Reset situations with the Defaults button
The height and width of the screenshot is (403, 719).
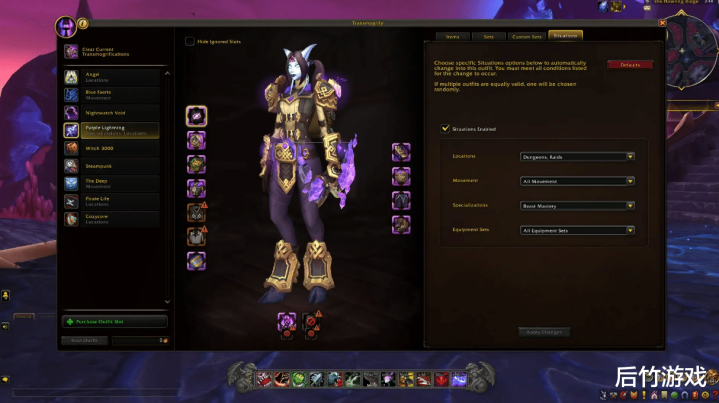(x=630, y=64)
